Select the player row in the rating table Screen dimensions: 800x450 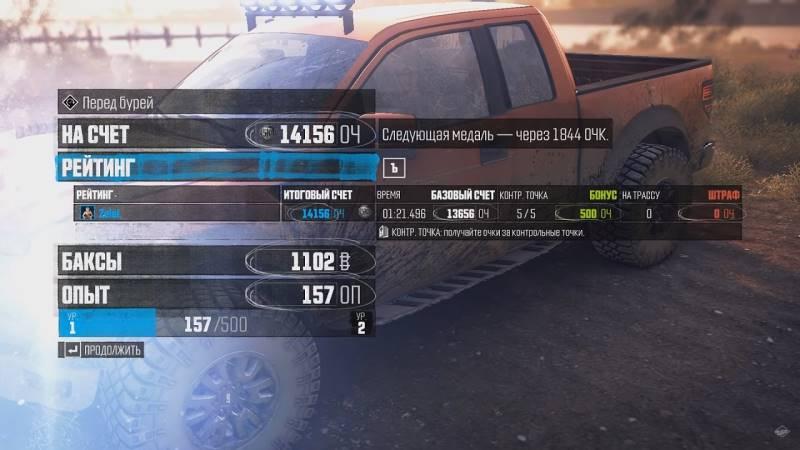pyautogui.click(x=178, y=213)
